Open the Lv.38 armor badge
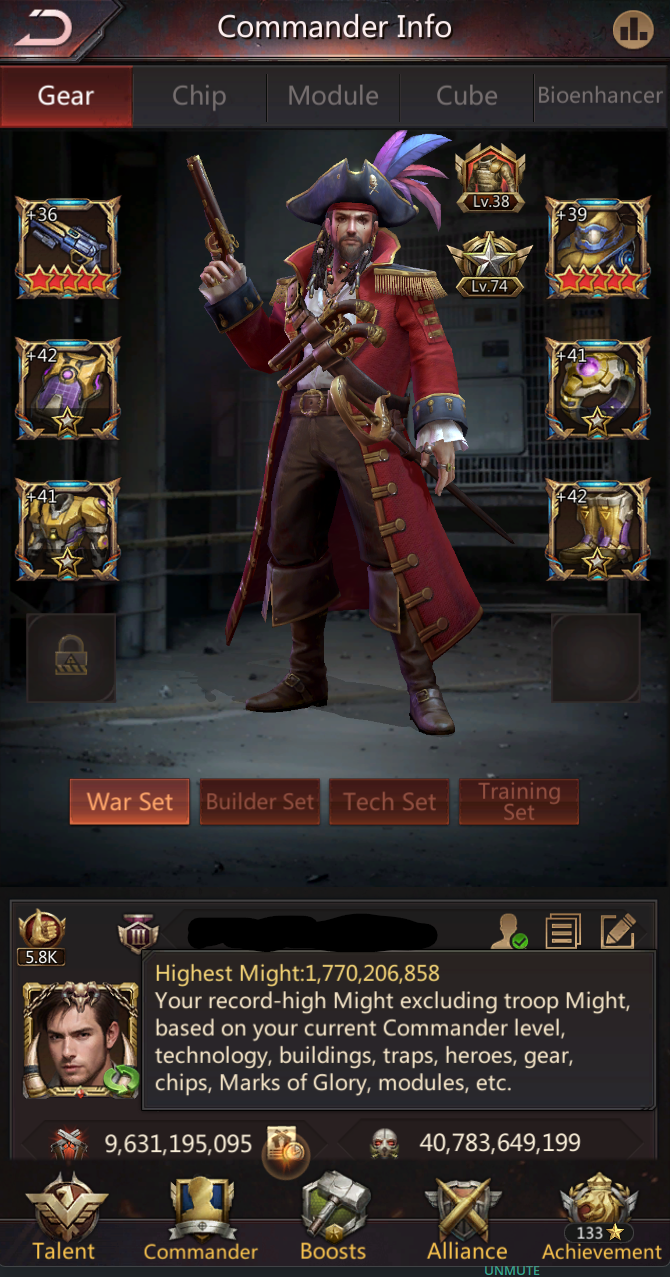 click(491, 177)
